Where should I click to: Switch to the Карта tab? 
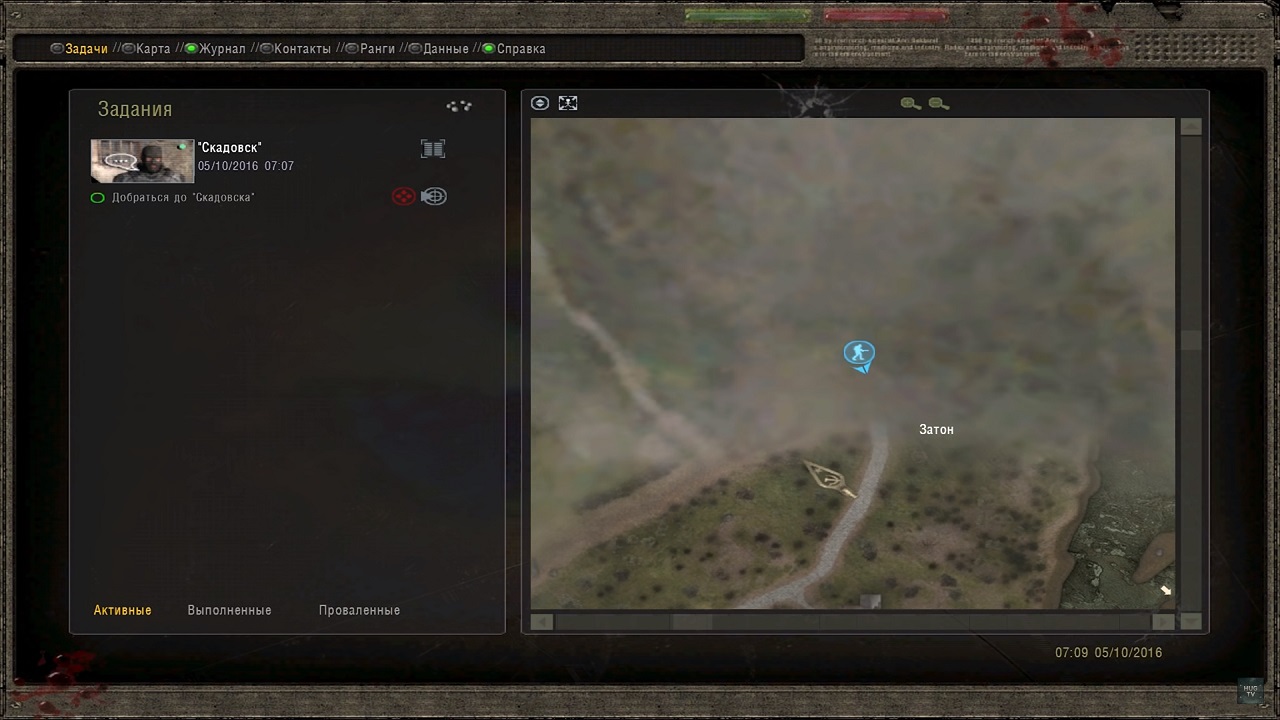pos(153,49)
